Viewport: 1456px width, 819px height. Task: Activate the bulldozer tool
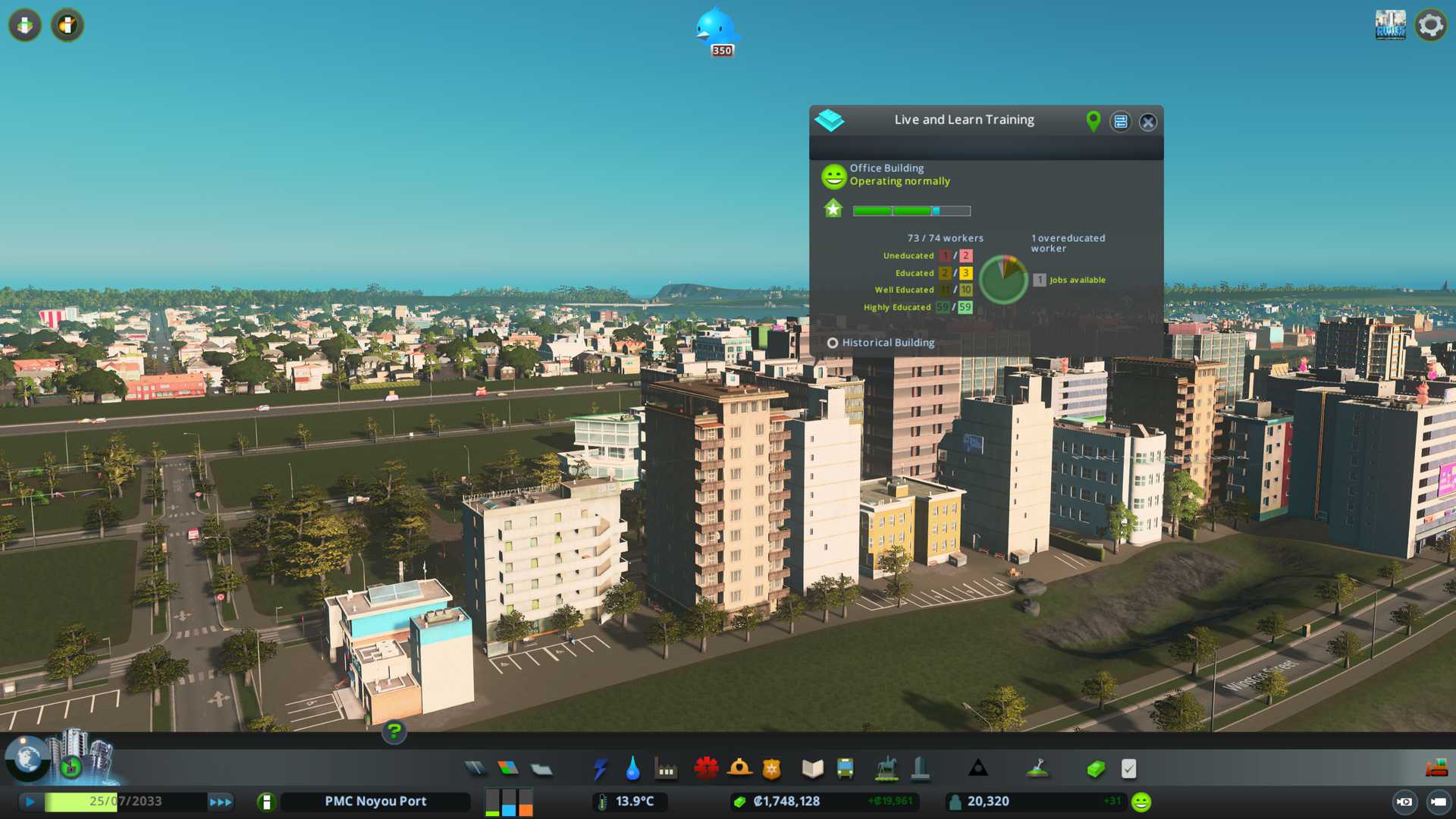[1436, 769]
